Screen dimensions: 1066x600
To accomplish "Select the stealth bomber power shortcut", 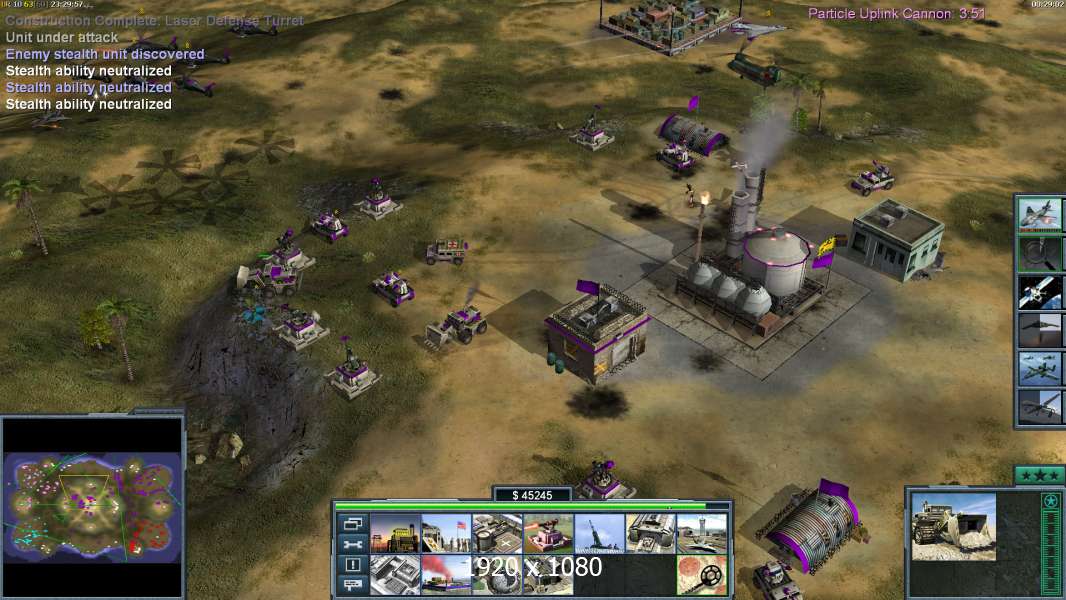I will click(x=1039, y=330).
